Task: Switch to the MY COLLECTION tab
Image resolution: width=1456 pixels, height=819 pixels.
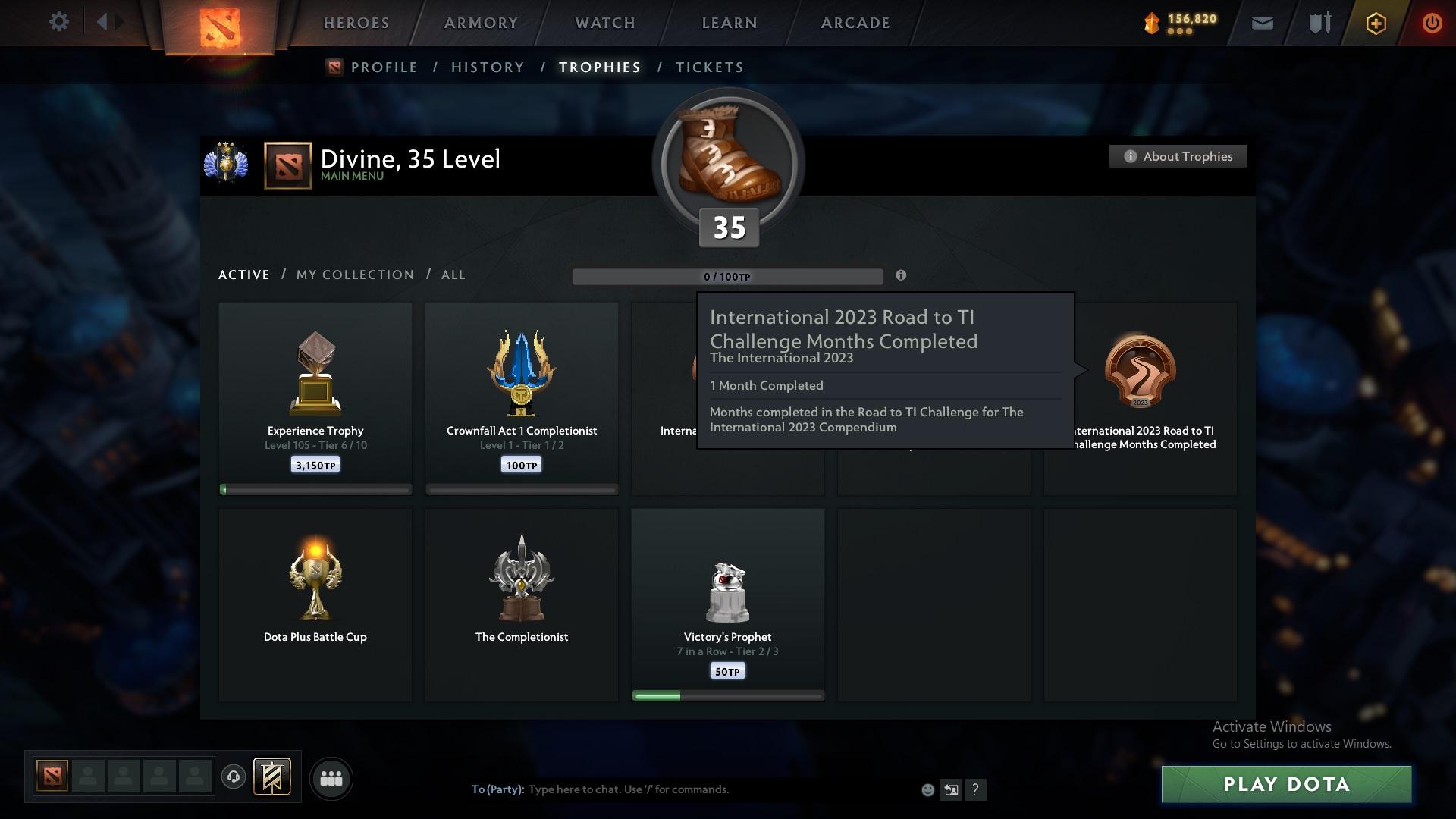Action: click(x=354, y=275)
